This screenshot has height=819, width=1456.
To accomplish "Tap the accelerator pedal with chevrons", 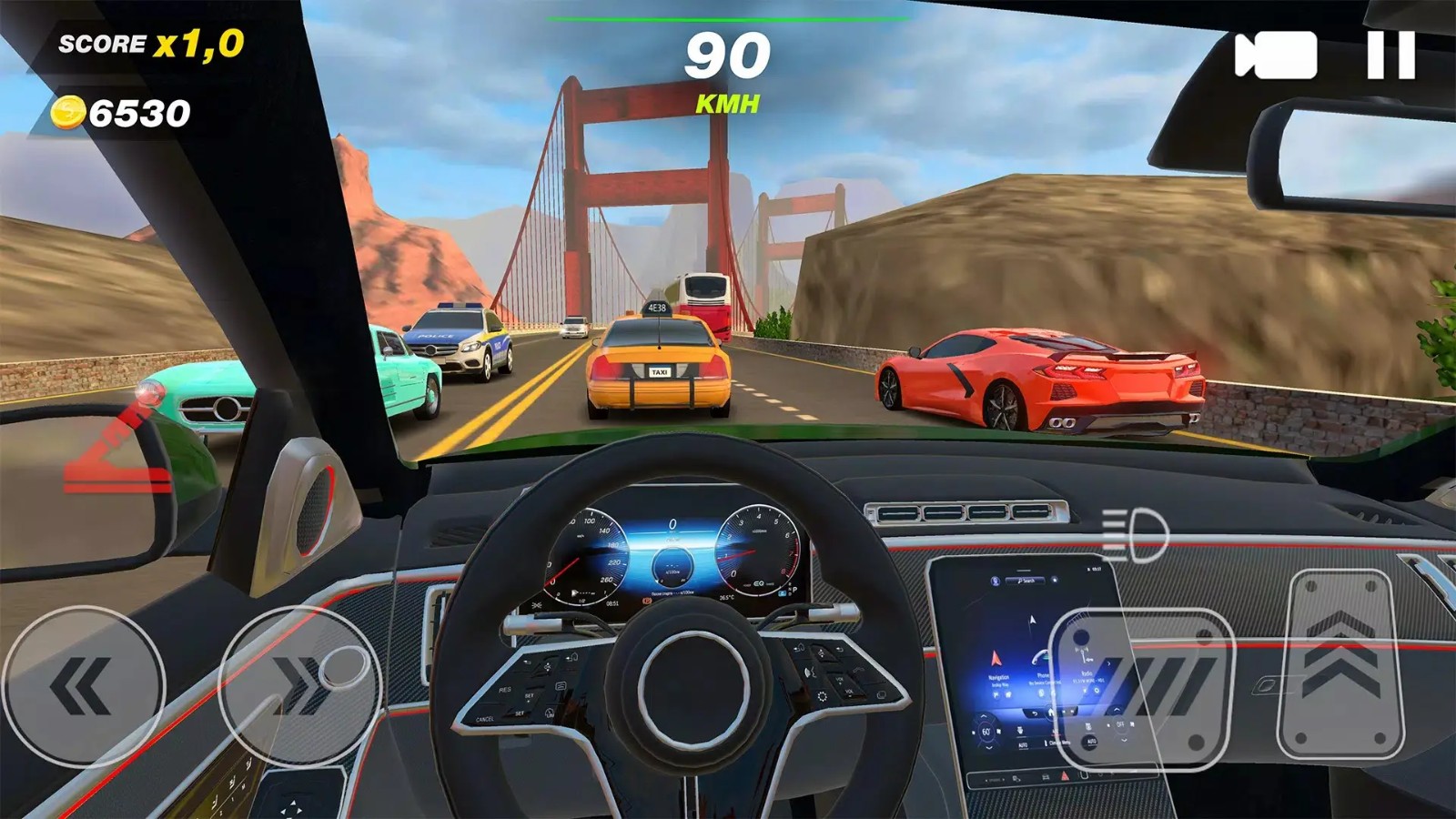I will pyautogui.click(x=1340, y=664).
